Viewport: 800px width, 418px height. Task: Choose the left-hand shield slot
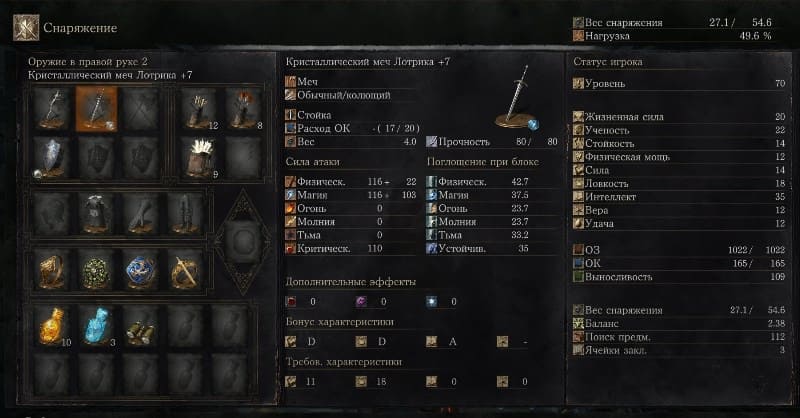point(54,156)
